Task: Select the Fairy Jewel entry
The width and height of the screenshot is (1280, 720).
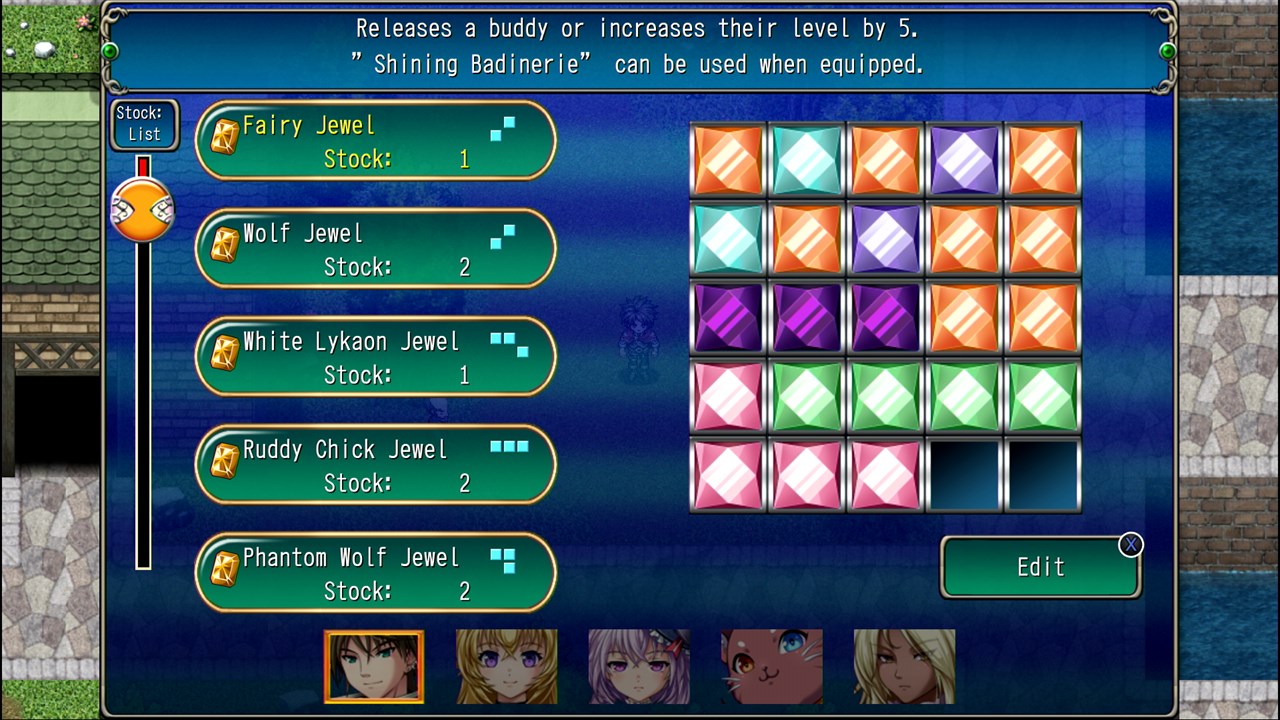Action: 375,141
